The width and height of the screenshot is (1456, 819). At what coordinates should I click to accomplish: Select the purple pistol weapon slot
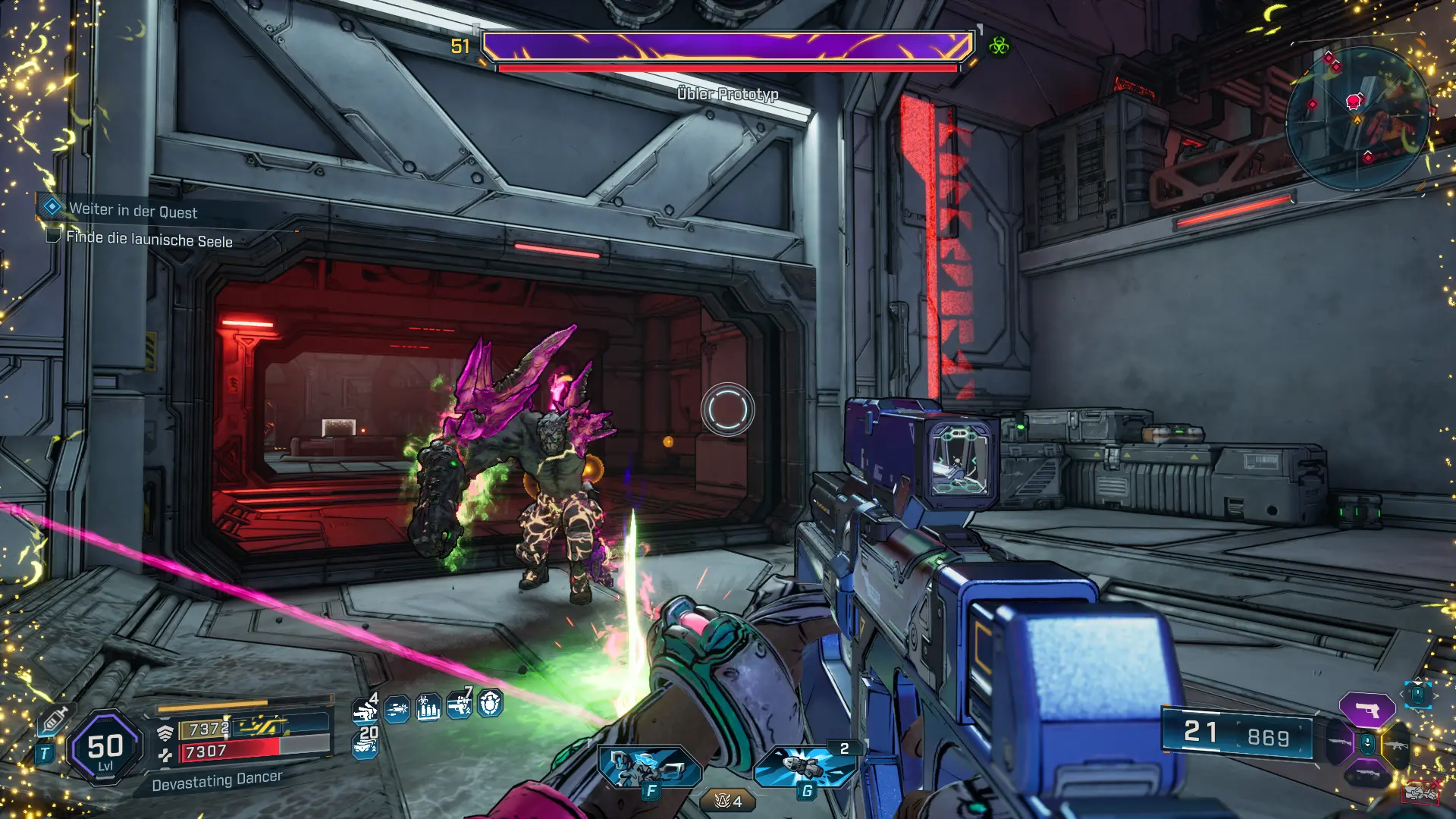click(1367, 711)
